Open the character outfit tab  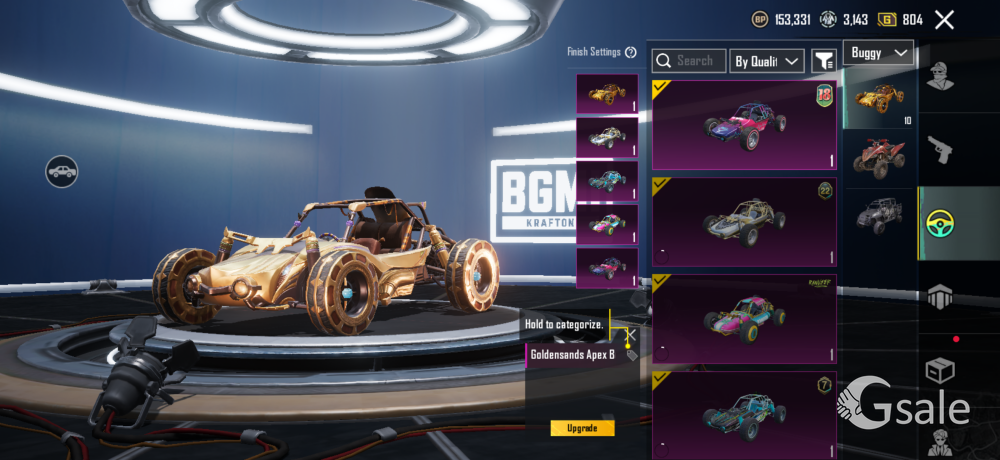pos(940,76)
